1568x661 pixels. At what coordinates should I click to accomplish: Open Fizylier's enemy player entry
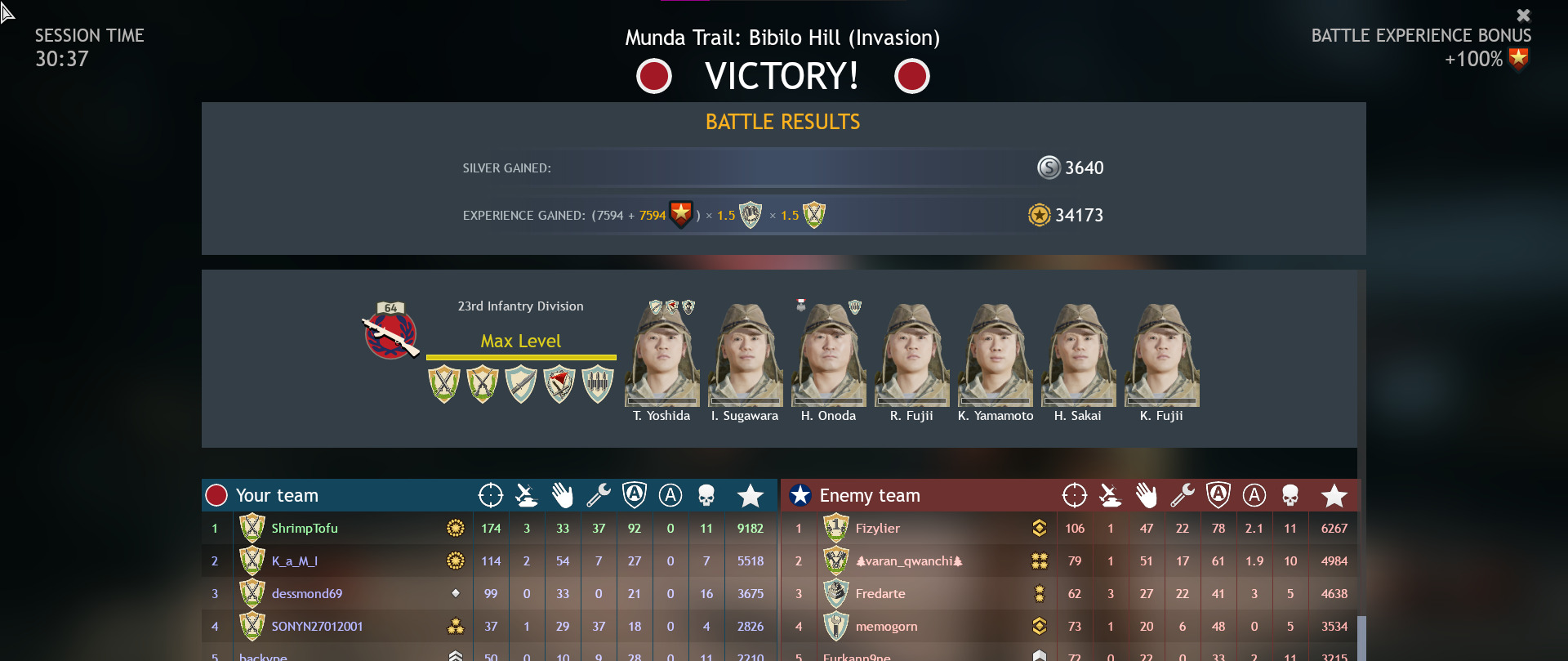[877, 528]
